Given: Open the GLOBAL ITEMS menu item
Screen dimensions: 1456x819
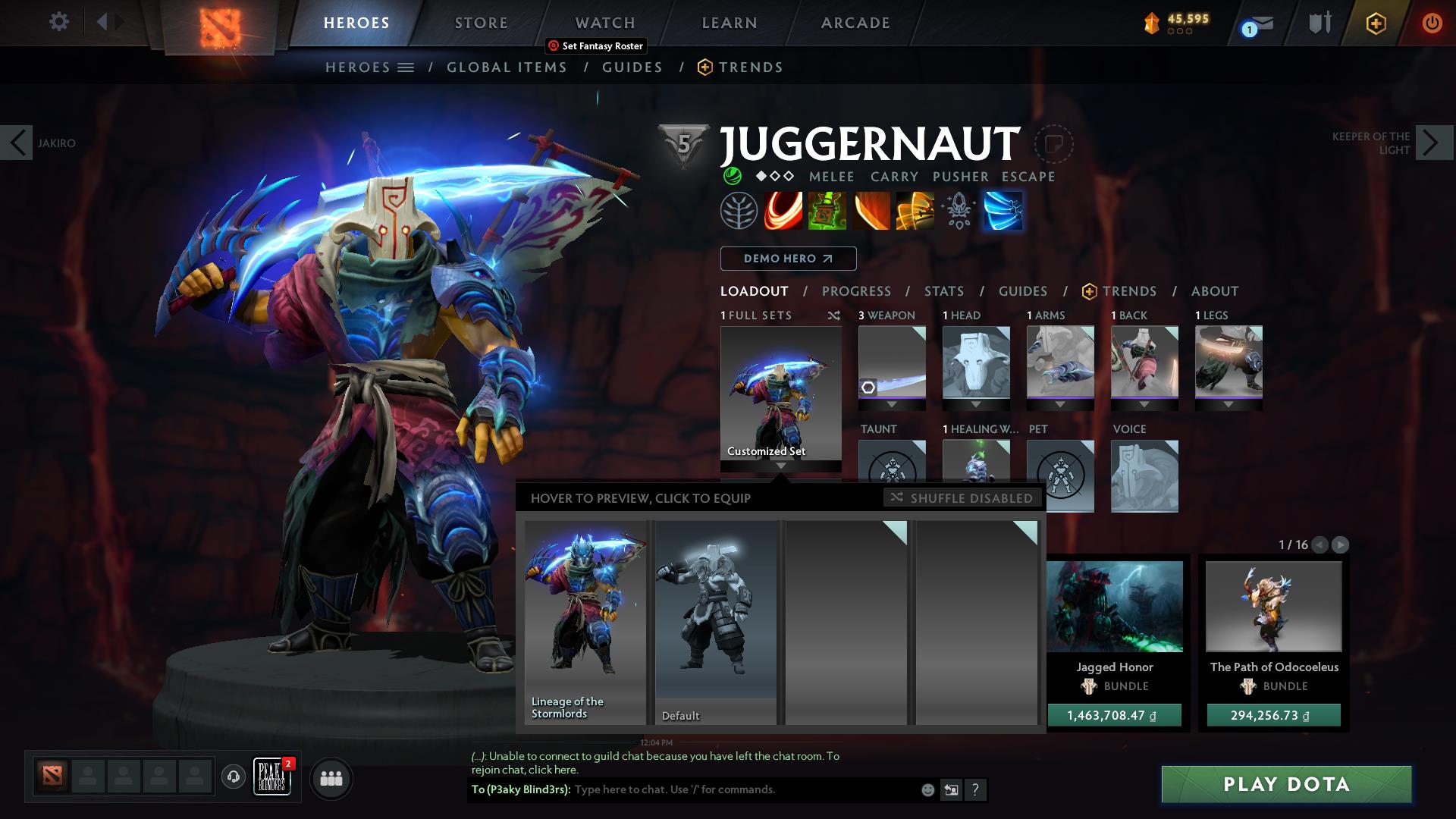Looking at the screenshot, I should pos(507,67).
